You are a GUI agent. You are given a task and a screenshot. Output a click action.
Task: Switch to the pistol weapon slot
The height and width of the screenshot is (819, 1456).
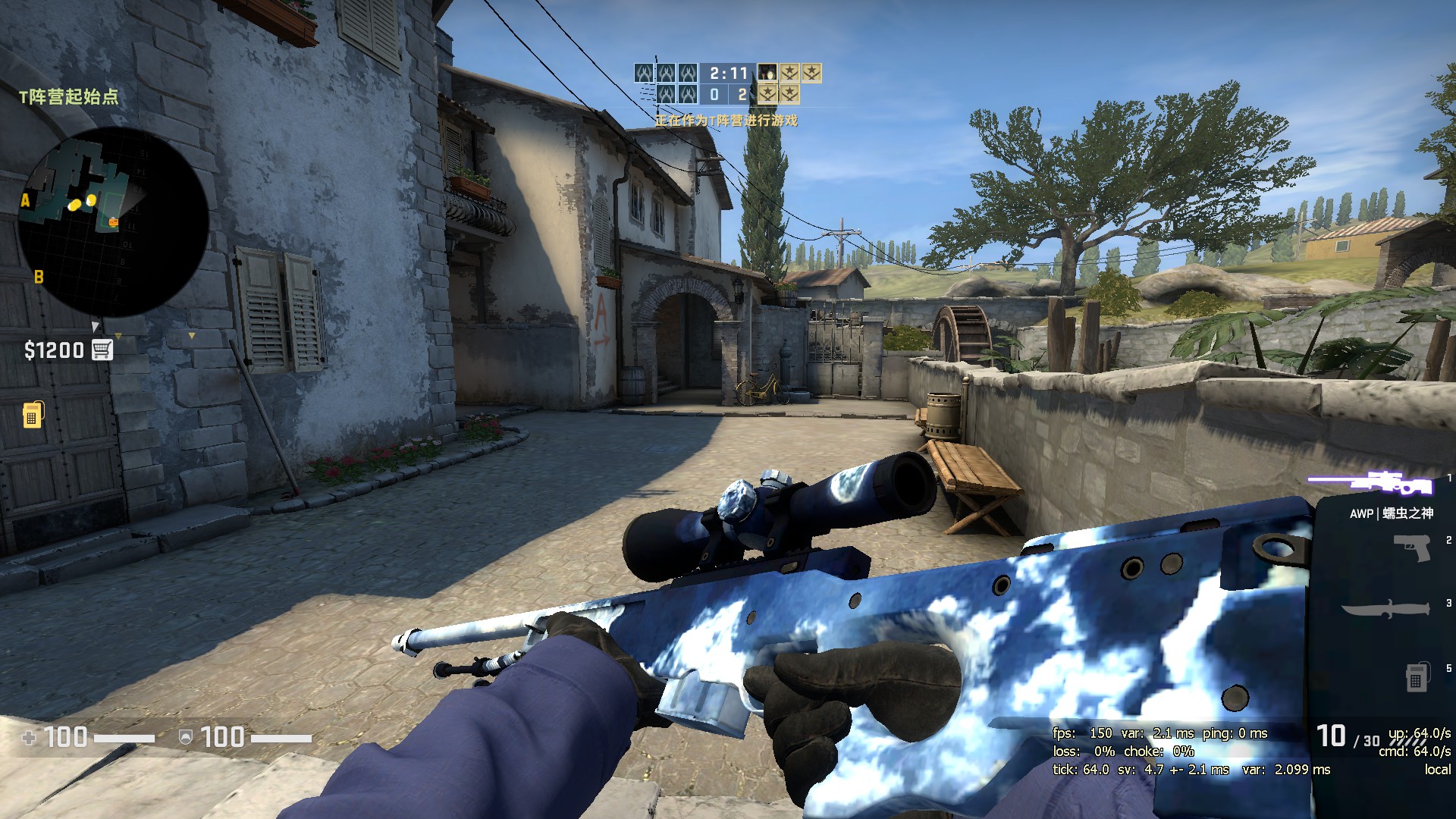(1412, 547)
